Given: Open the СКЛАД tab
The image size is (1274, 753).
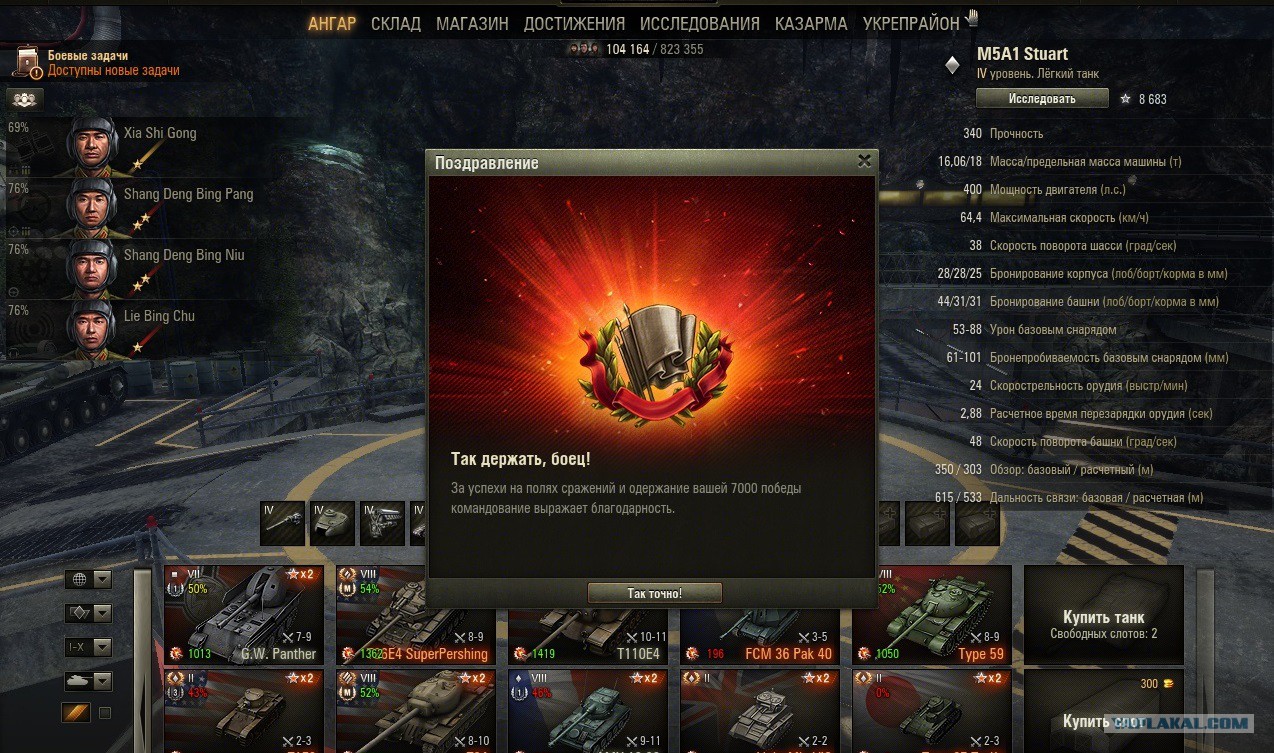Looking at the screenshot, I should 396,24.
